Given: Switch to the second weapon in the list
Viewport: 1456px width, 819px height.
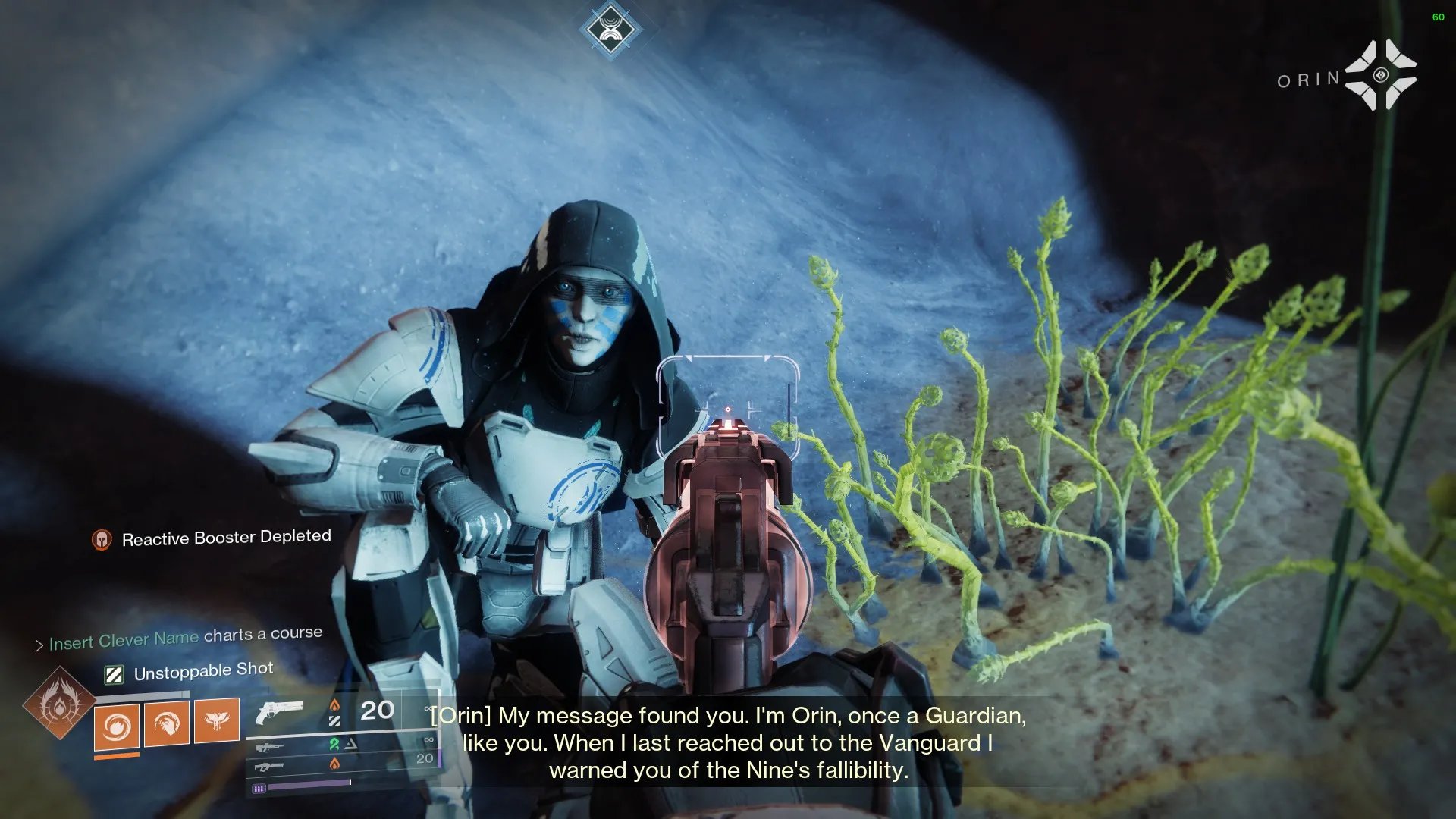Looking at the screenshot, I should pyautogui.click(x=269, y=748).
